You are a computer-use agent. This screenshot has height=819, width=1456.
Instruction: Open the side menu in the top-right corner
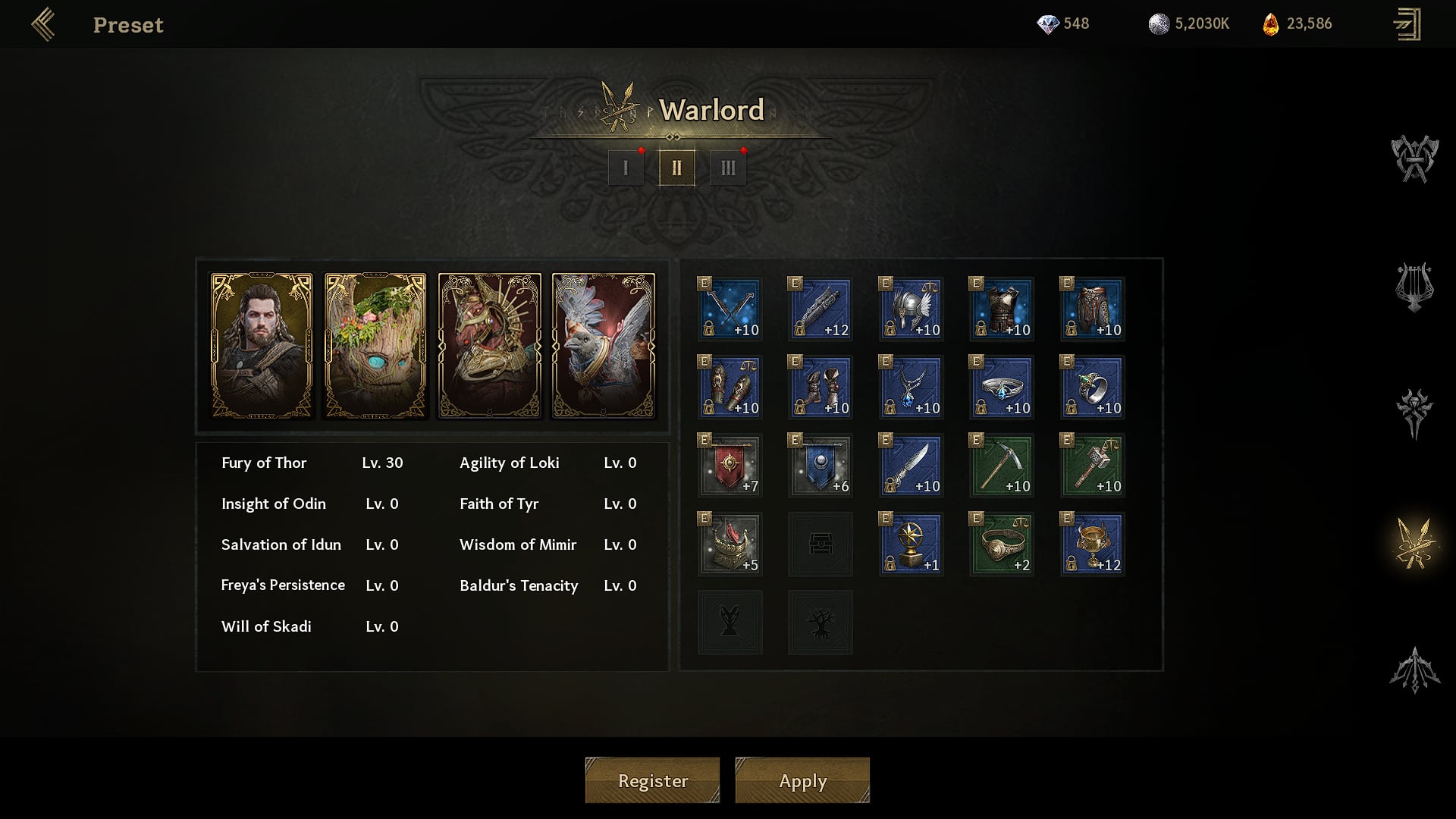tap(1407, 24)
